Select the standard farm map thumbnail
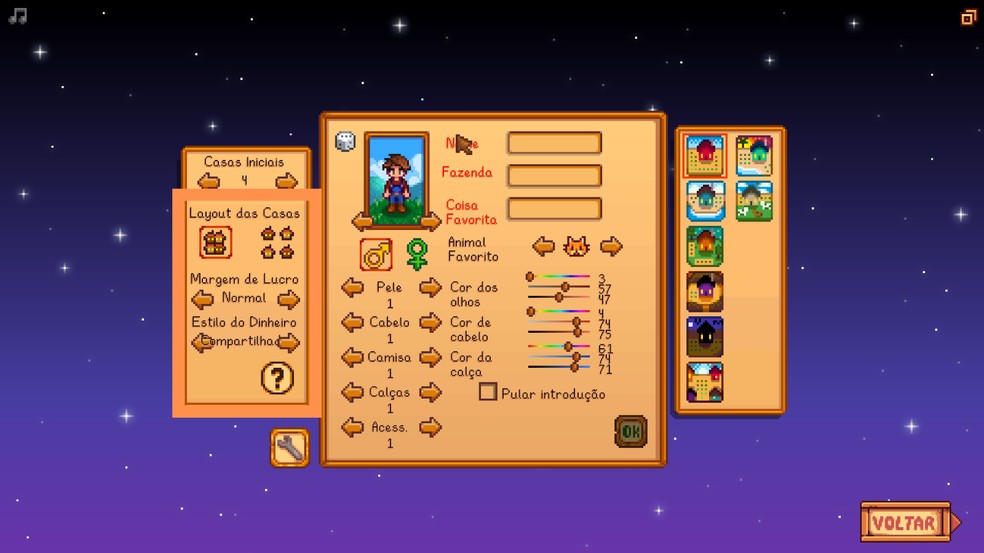The image size is (984, 553). click(705, 156)
